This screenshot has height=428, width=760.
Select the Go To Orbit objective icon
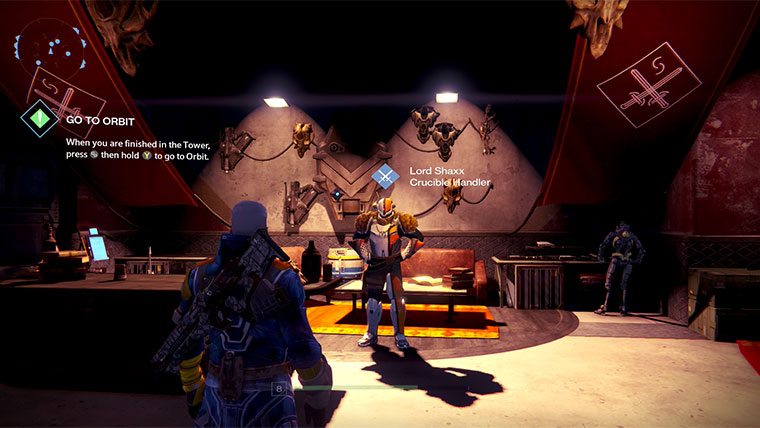[x=40, y=118]
